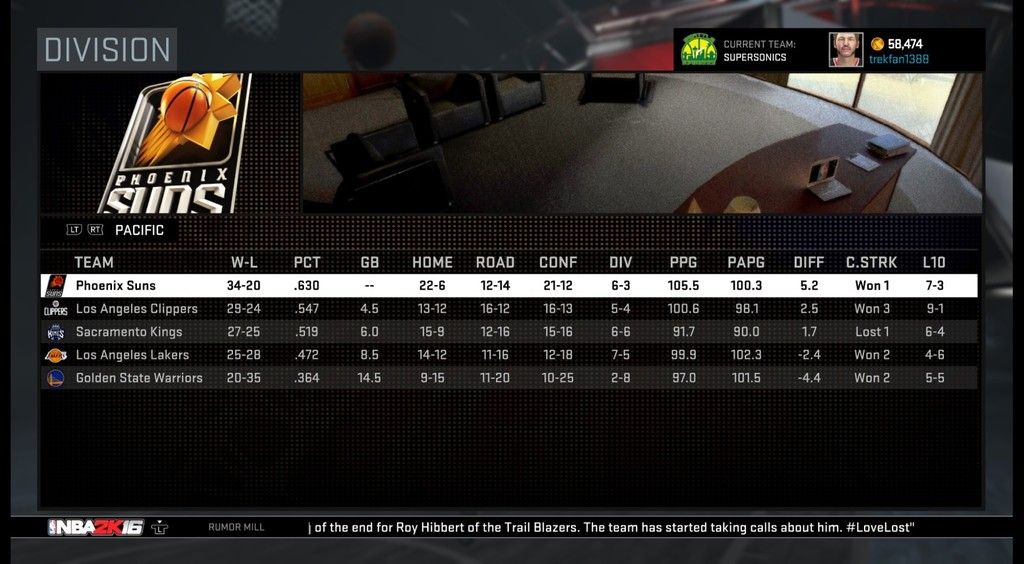Select the PAPG column header

click(x=746, y=263)
